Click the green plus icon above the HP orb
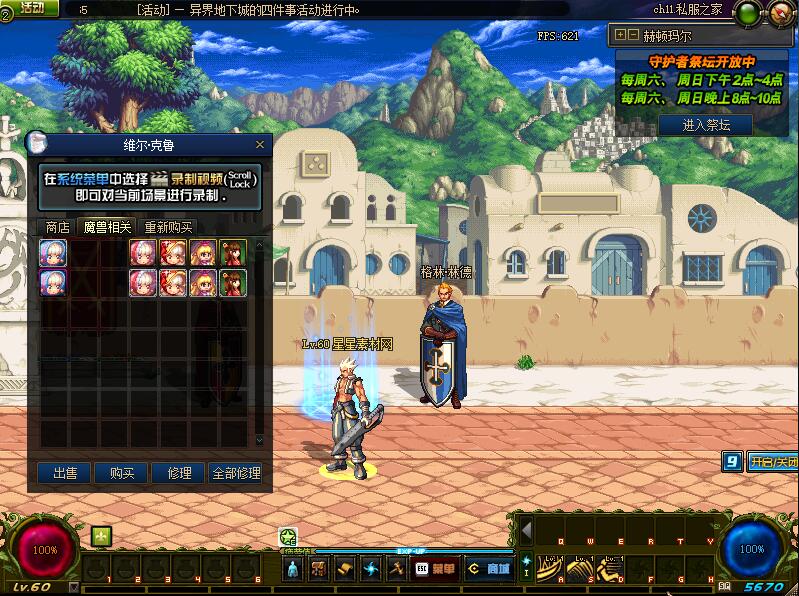 coord(101,536)
